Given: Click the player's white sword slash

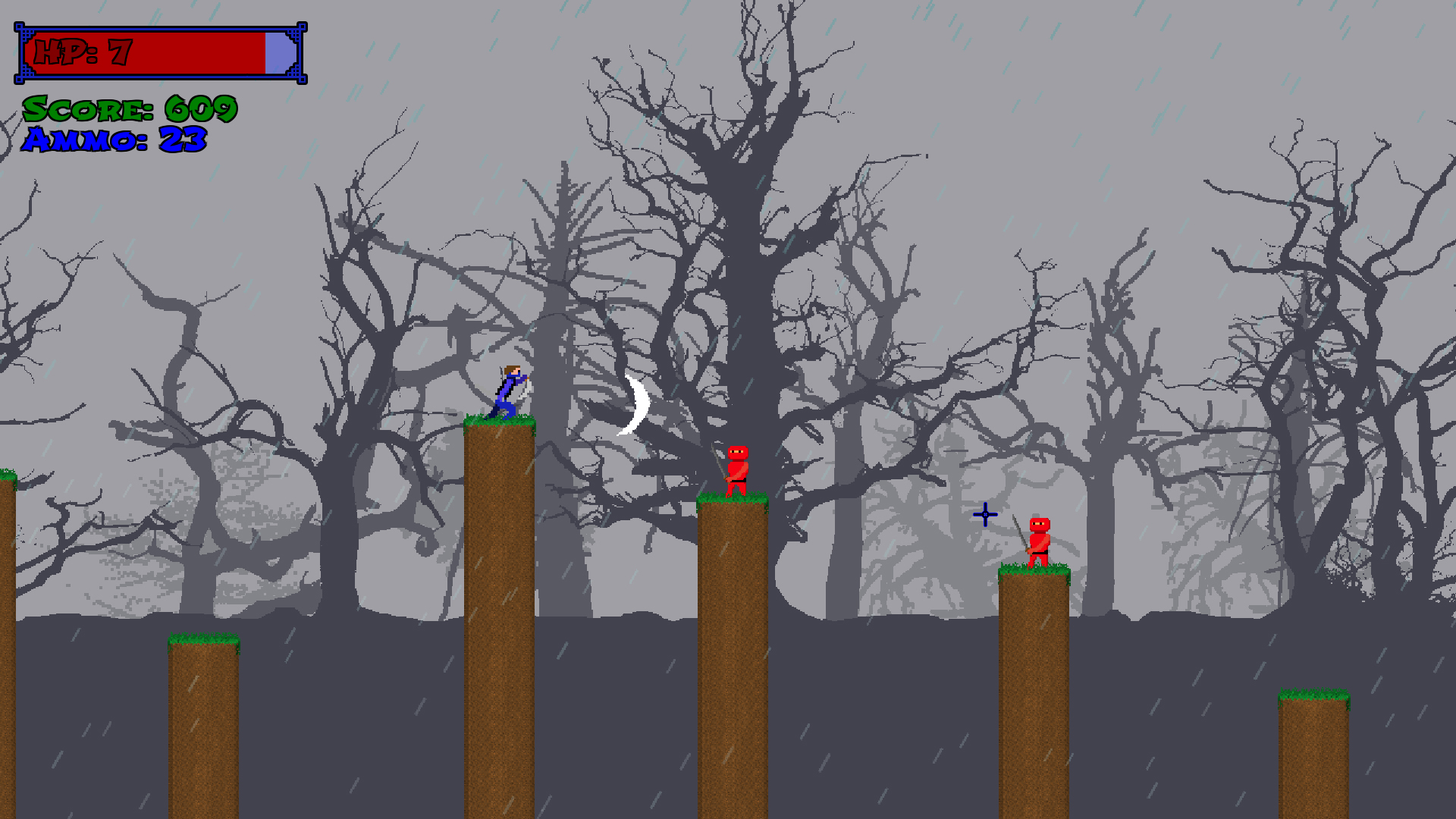Looking at the screenshot, I should pyautogui.click(x=523, y=394).
